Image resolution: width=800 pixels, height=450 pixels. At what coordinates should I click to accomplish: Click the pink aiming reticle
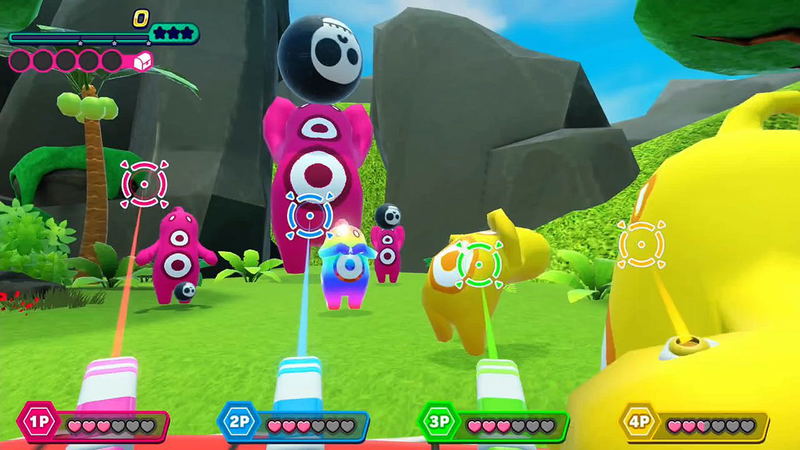[x=143, y=183]
